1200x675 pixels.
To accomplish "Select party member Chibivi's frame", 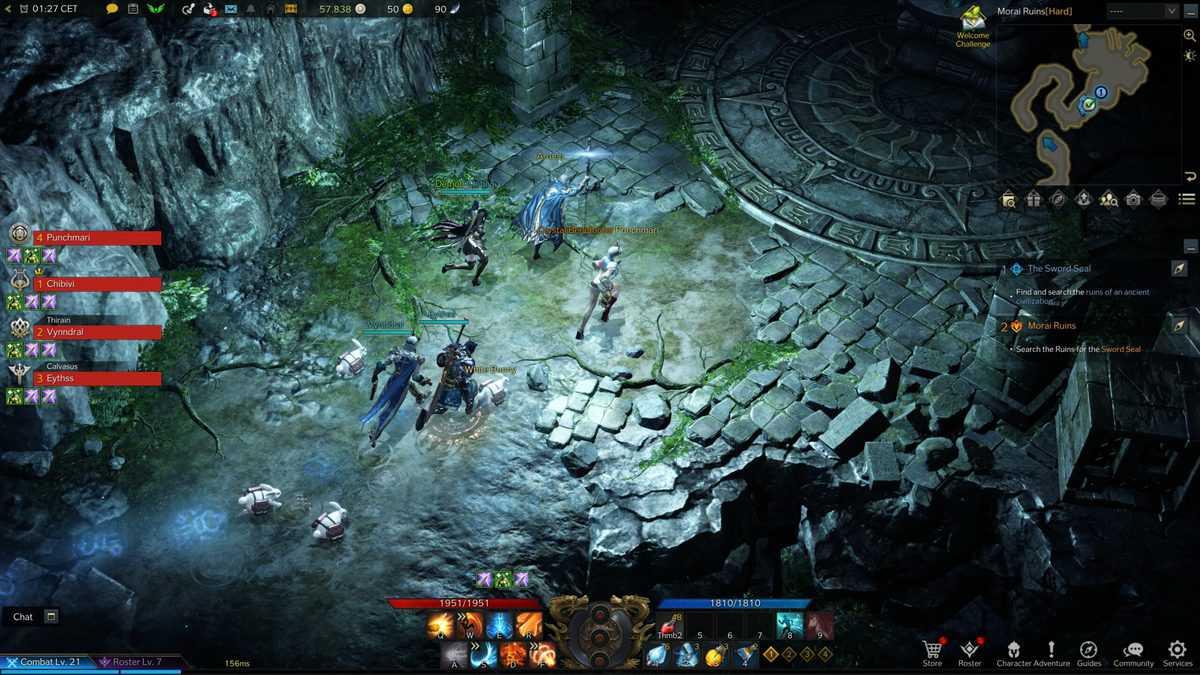I will tap(98, 284).
